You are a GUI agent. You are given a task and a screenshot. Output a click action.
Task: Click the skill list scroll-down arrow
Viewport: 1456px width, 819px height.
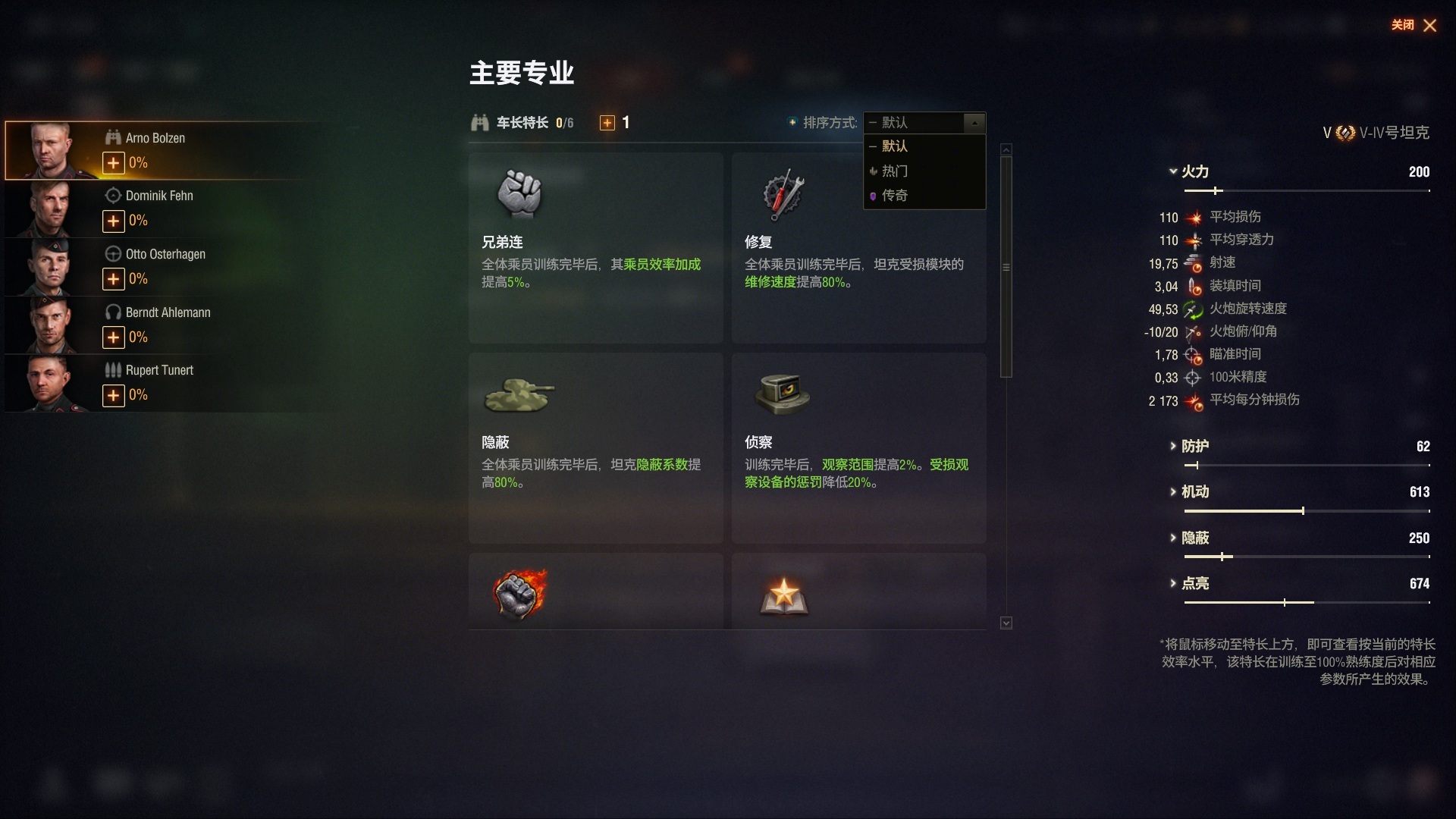(1006, 623)
